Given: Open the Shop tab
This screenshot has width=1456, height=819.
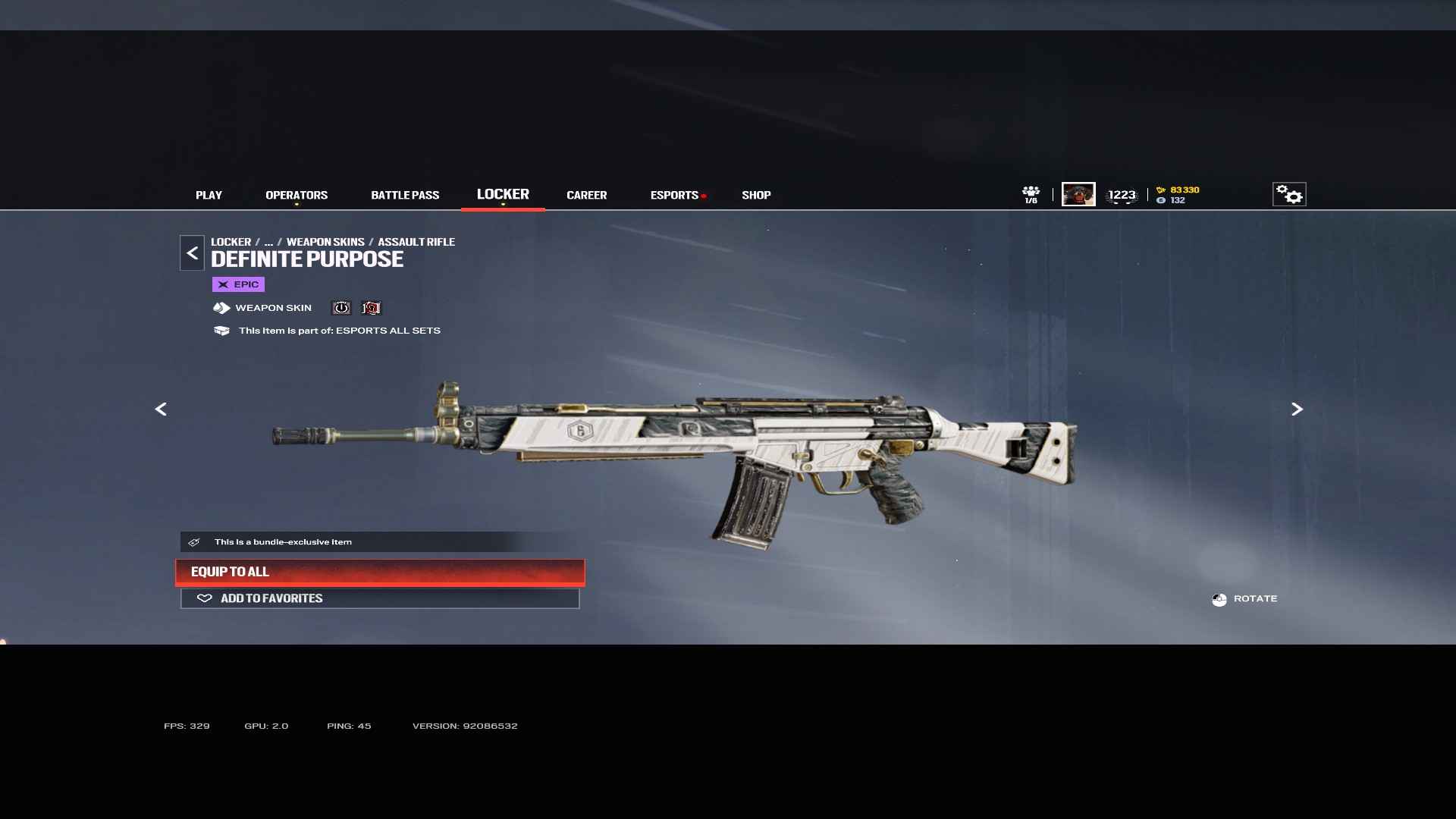Looking at the screenshot, I should pyautogui.click(x=756, y=195).
